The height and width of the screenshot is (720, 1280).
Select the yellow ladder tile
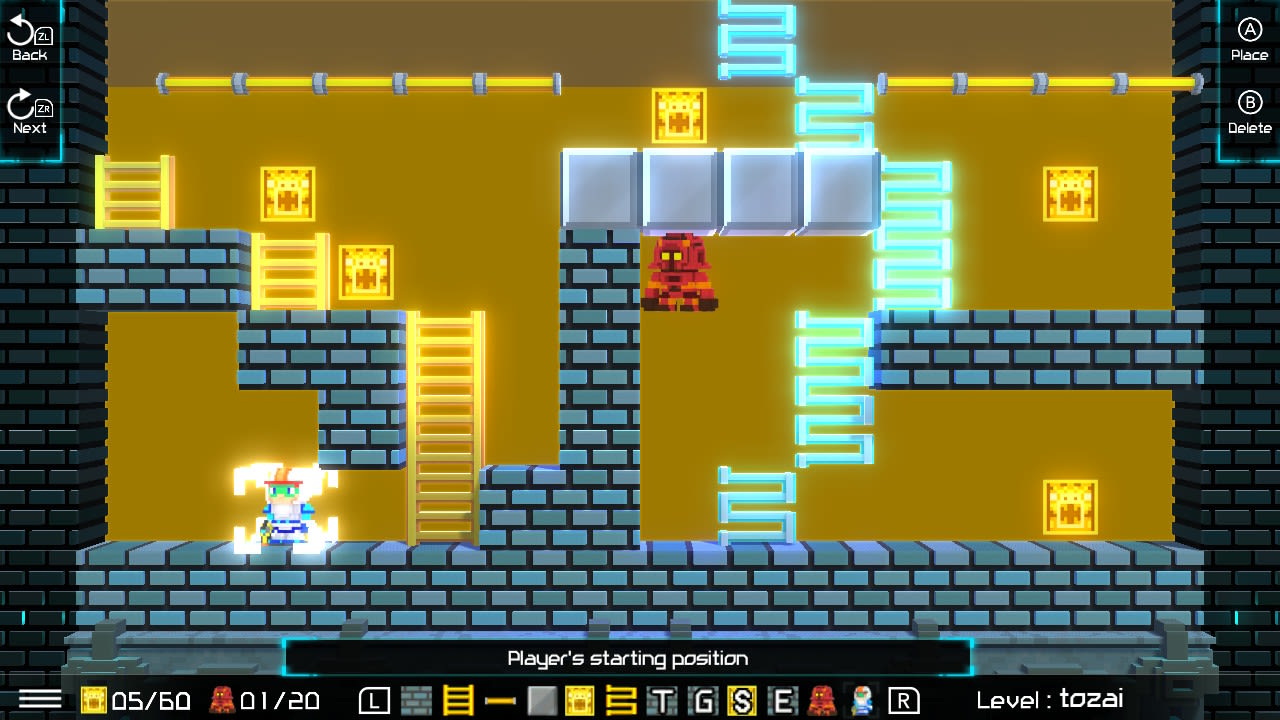point(456,702)
